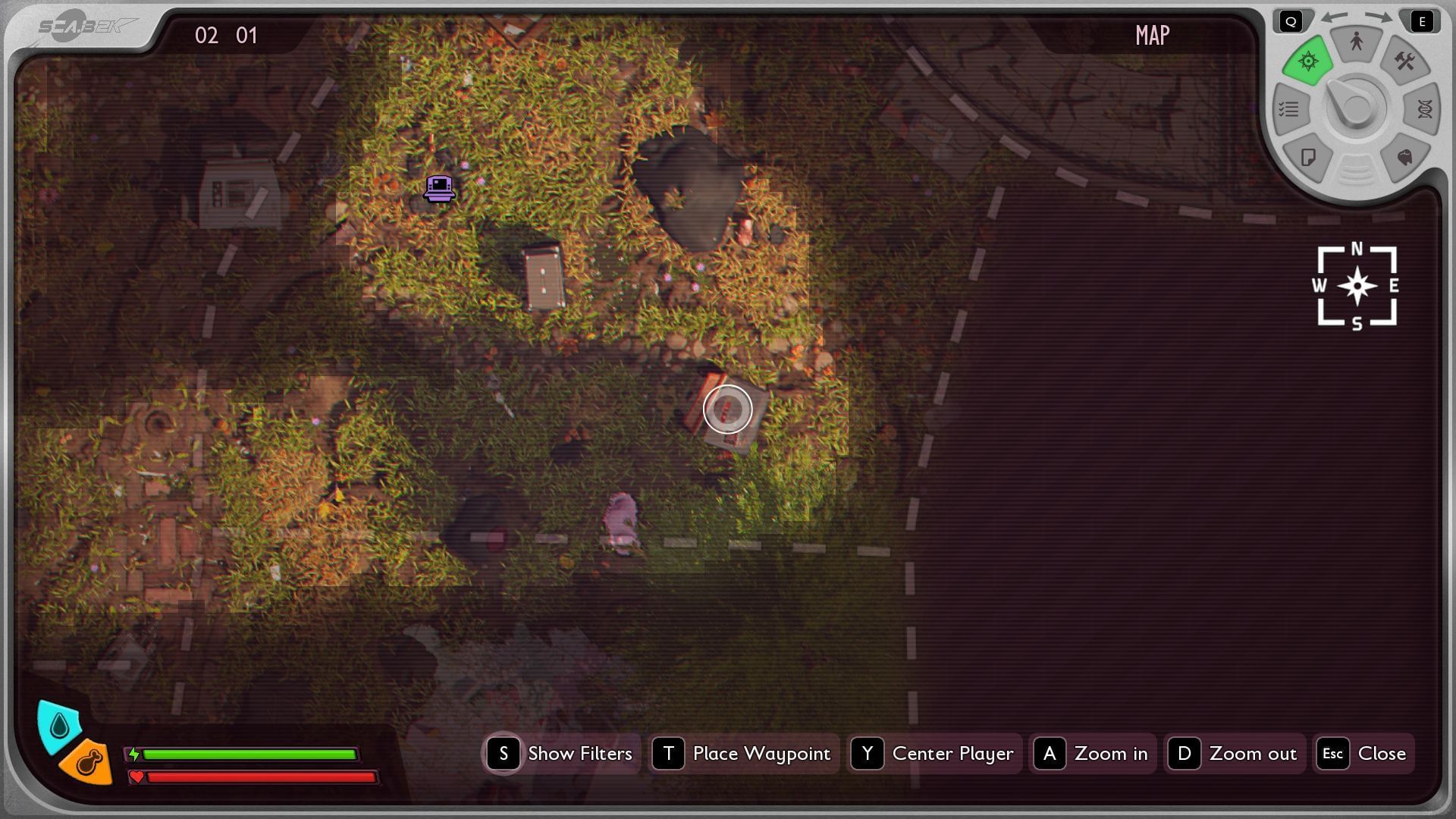Click the circular player position marker
This screenshot has height=819, width=1456.
727,409
